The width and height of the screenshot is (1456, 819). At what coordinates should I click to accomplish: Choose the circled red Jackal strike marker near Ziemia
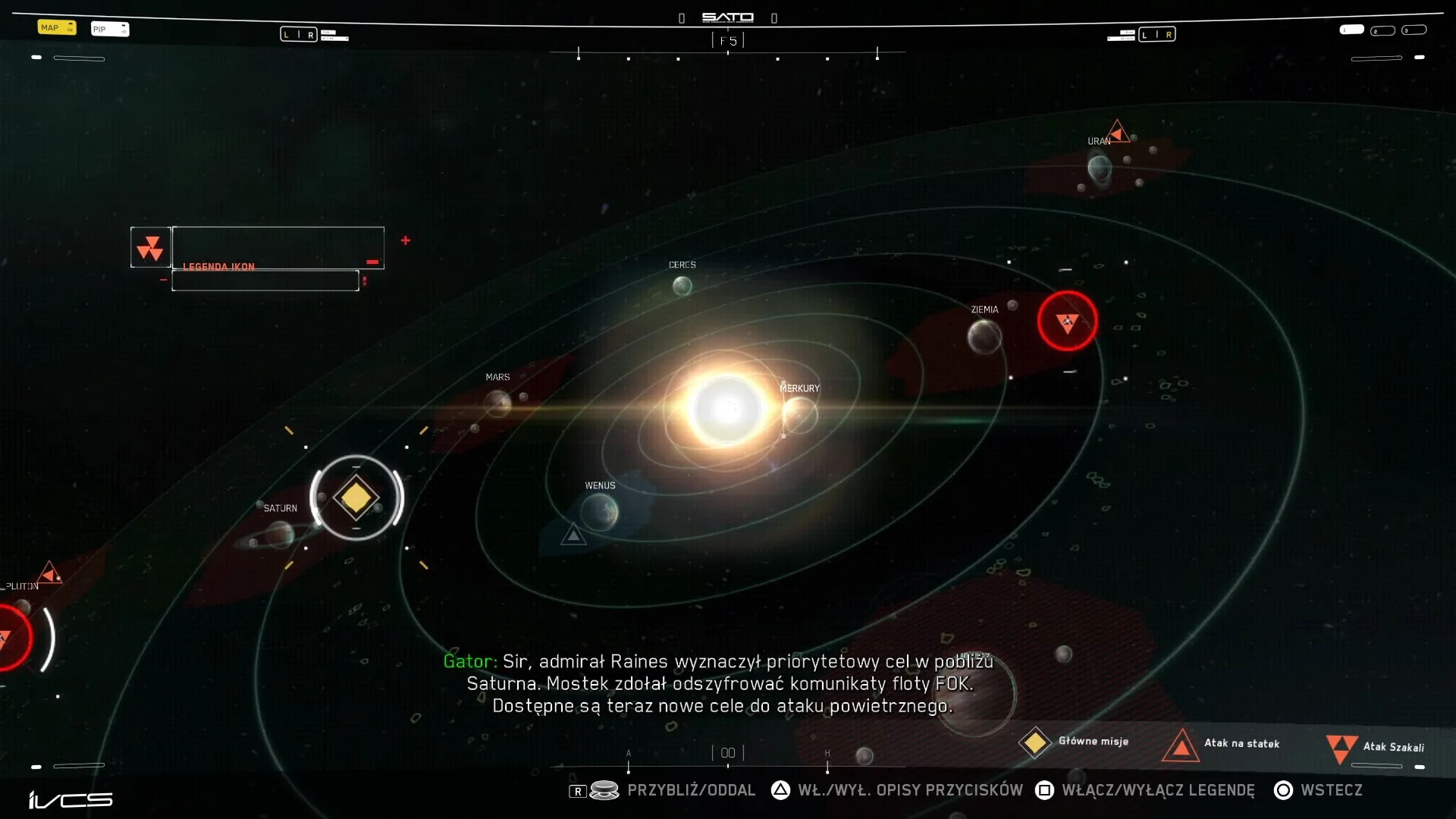coord(1067,322)
